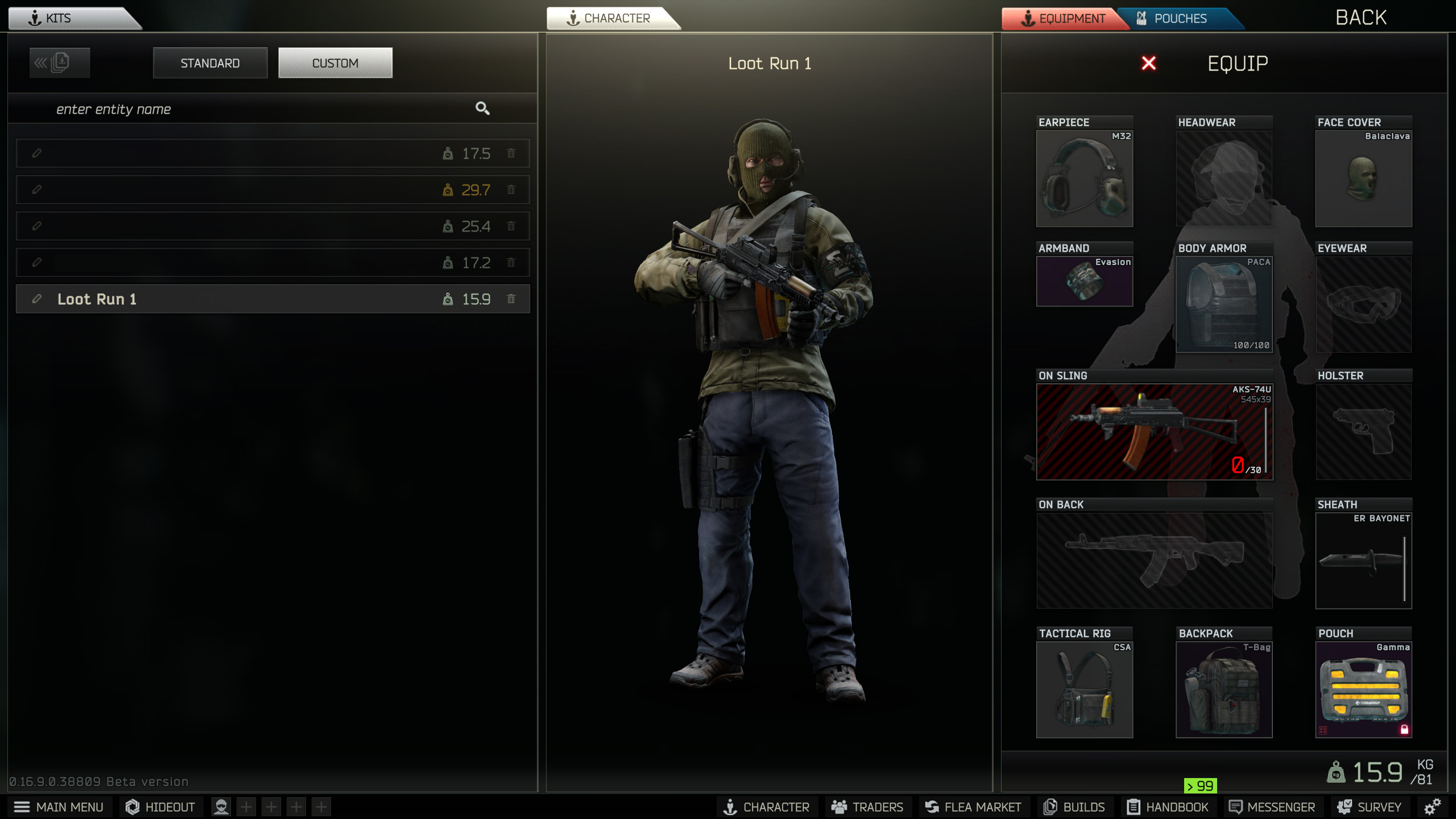Viewport: 1456px width, 819px height.
Task: Open the Pouches tab
Action: (x=1180, y=19)
